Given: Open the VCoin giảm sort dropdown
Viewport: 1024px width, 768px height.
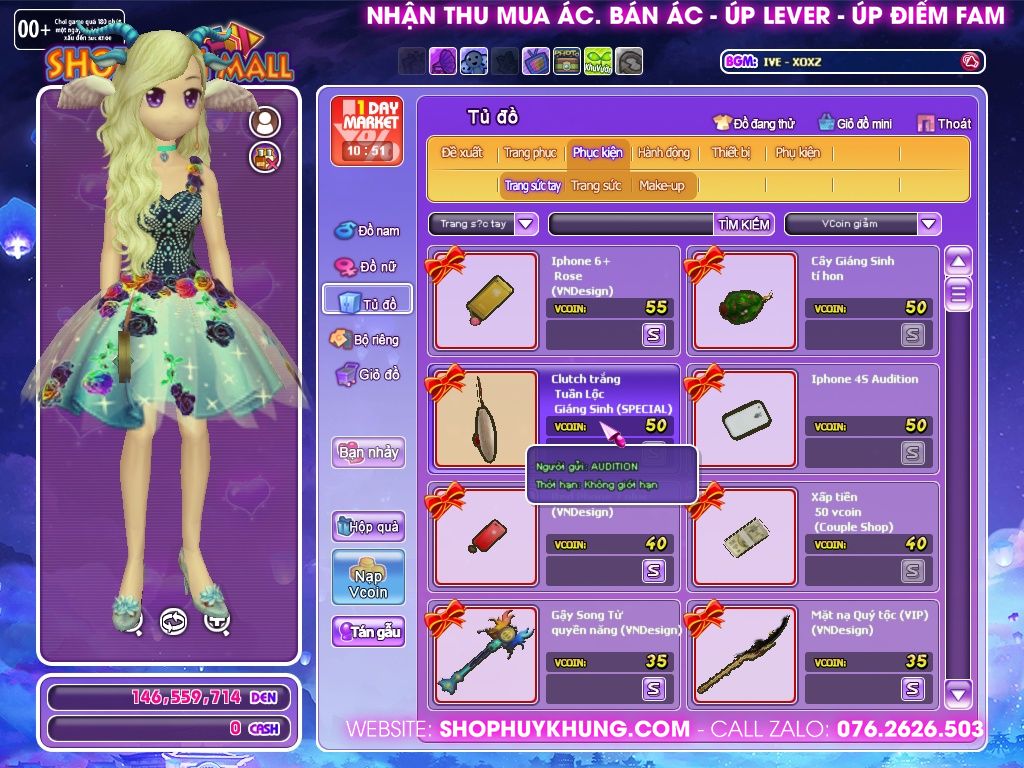Looking at the screenshot, I should pyautogui.click(x=929, y=224).
